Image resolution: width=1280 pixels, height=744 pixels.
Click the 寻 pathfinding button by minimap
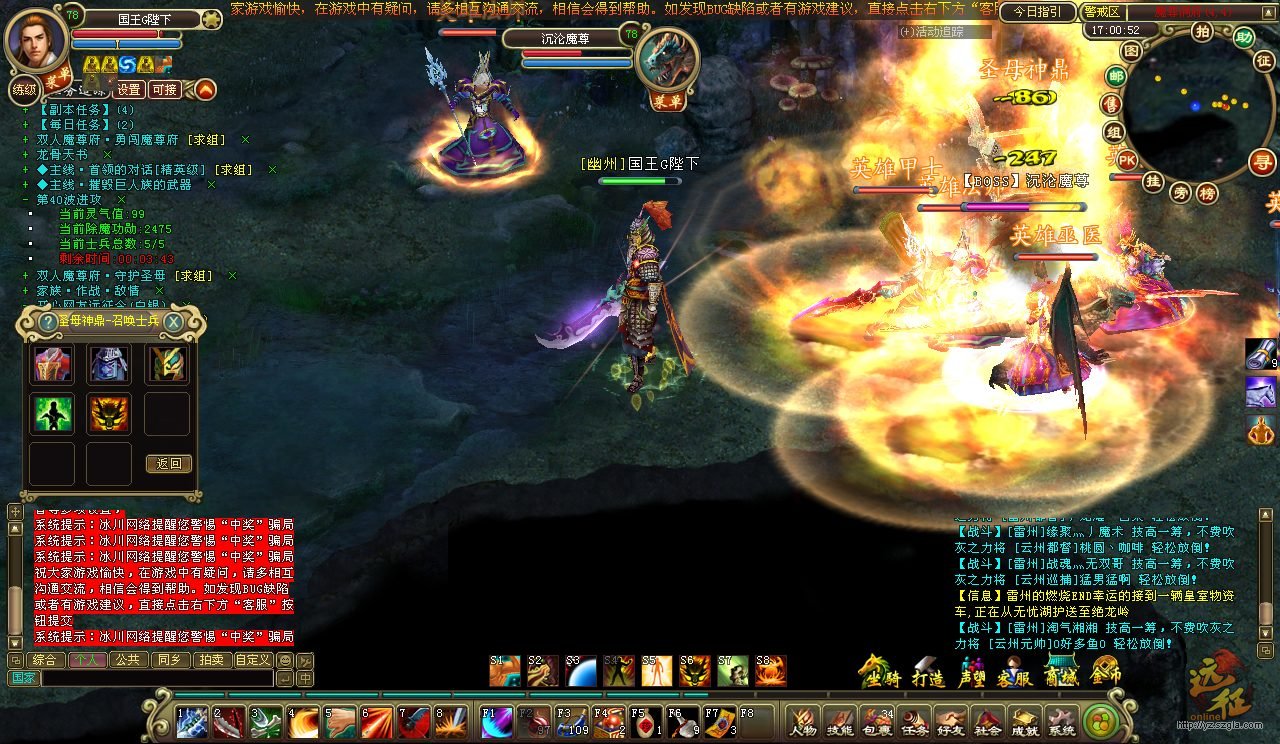[x=1263, y=161]
